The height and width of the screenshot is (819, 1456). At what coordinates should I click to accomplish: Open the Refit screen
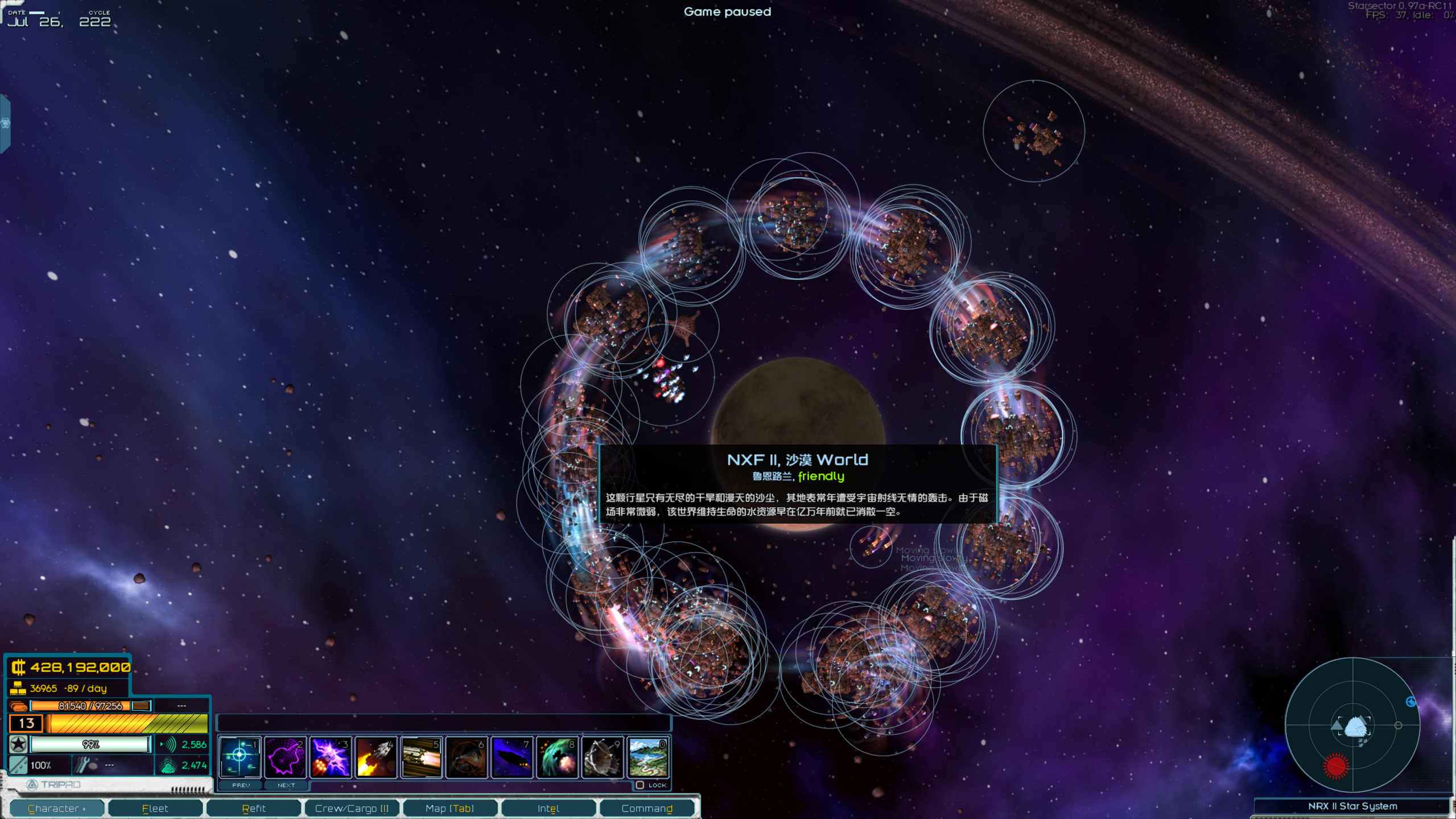254,808
